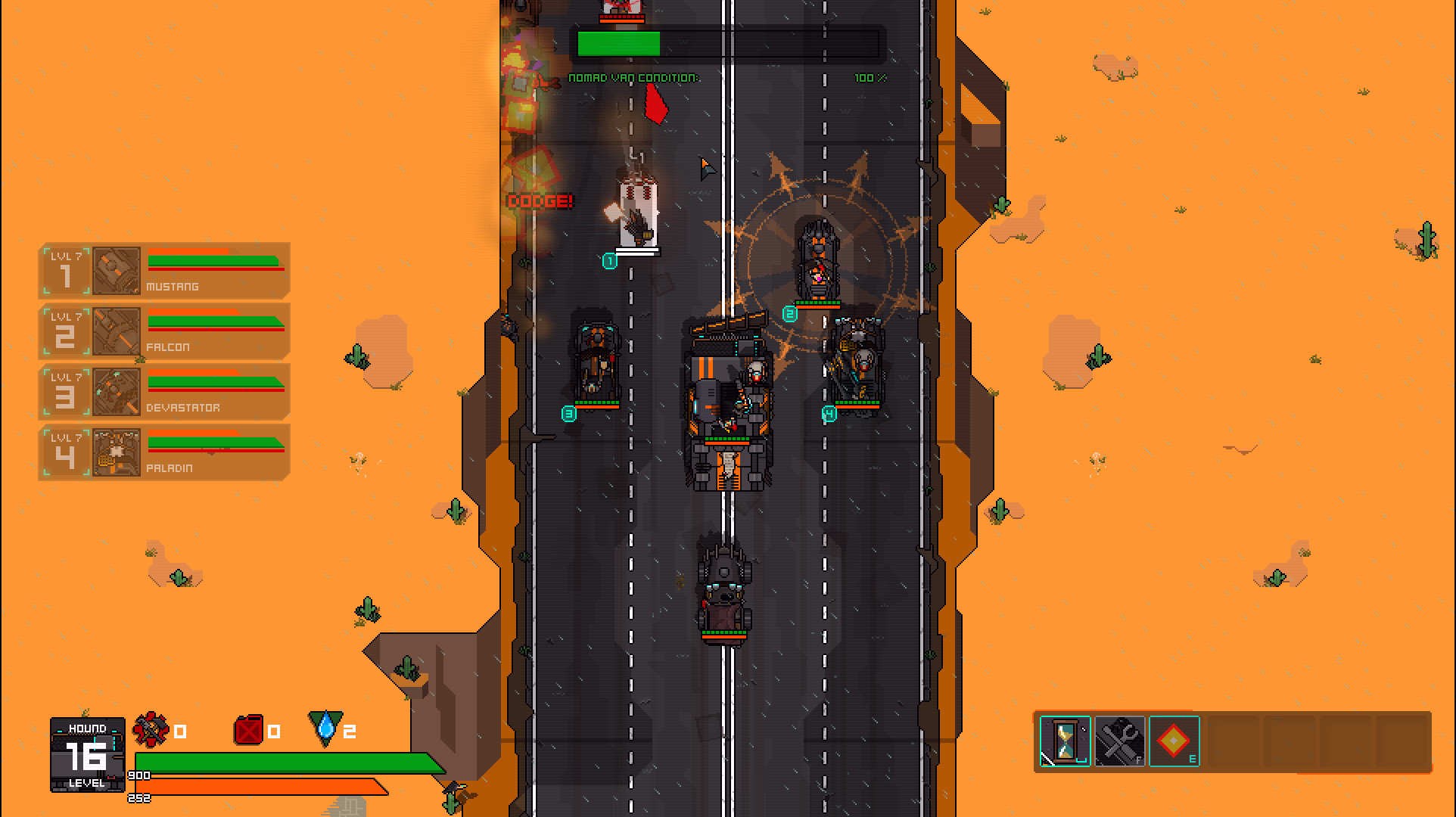
Task: Click the DODGE! warning text
Action: [x=539, y=203]
